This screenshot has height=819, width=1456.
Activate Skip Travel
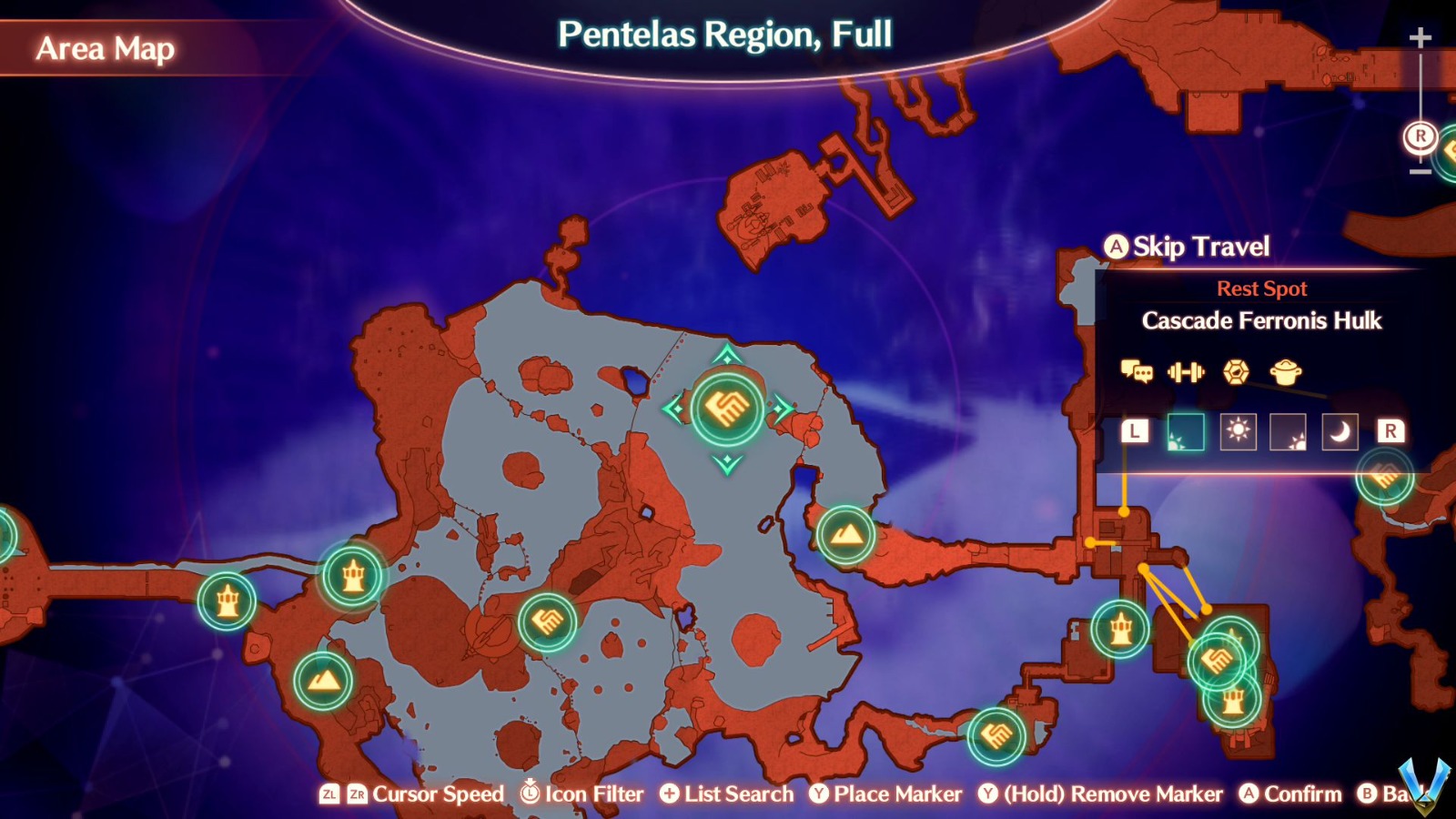(1183, 247)
